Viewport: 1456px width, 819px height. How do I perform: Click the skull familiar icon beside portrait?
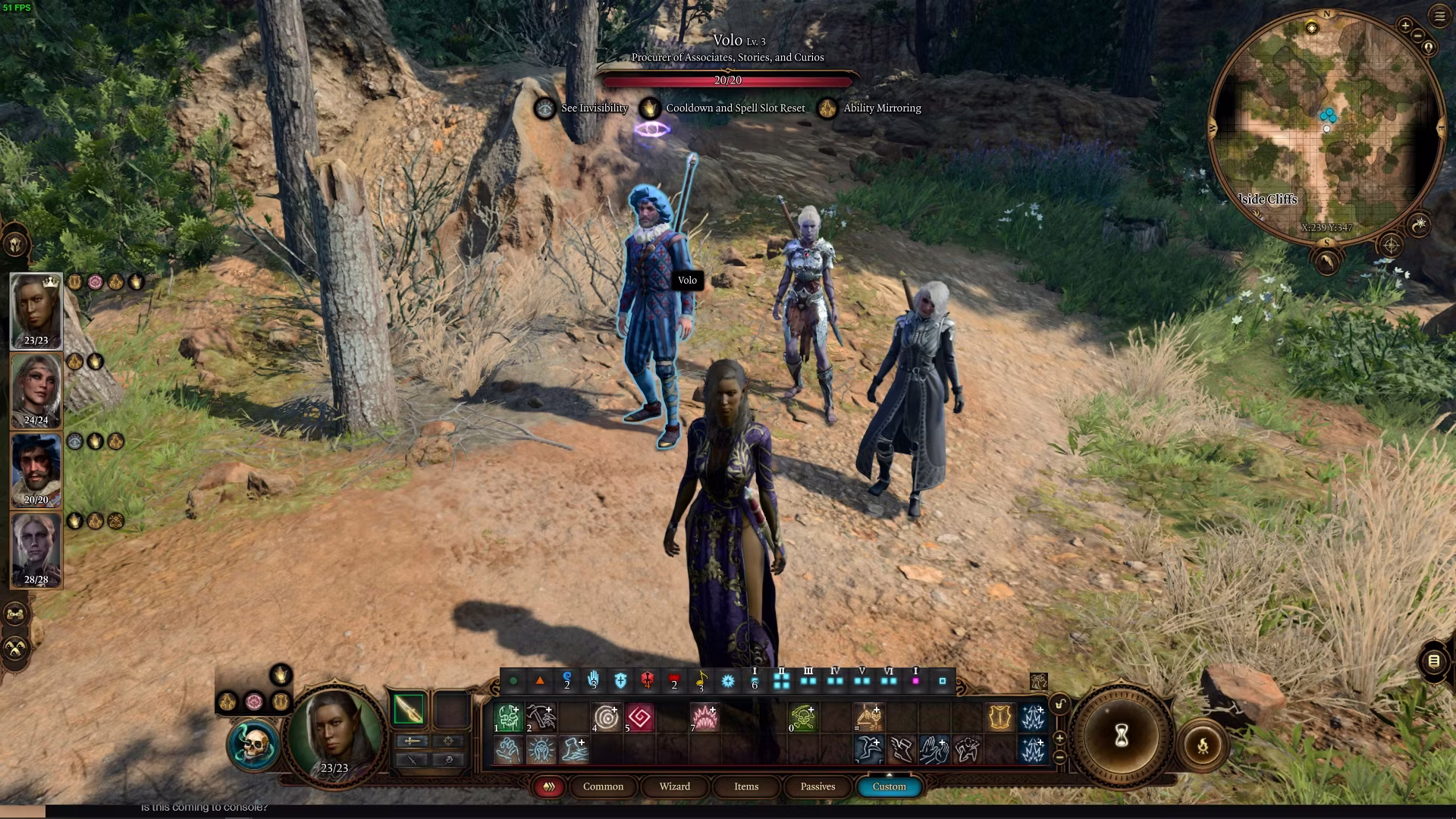(254, 745)
